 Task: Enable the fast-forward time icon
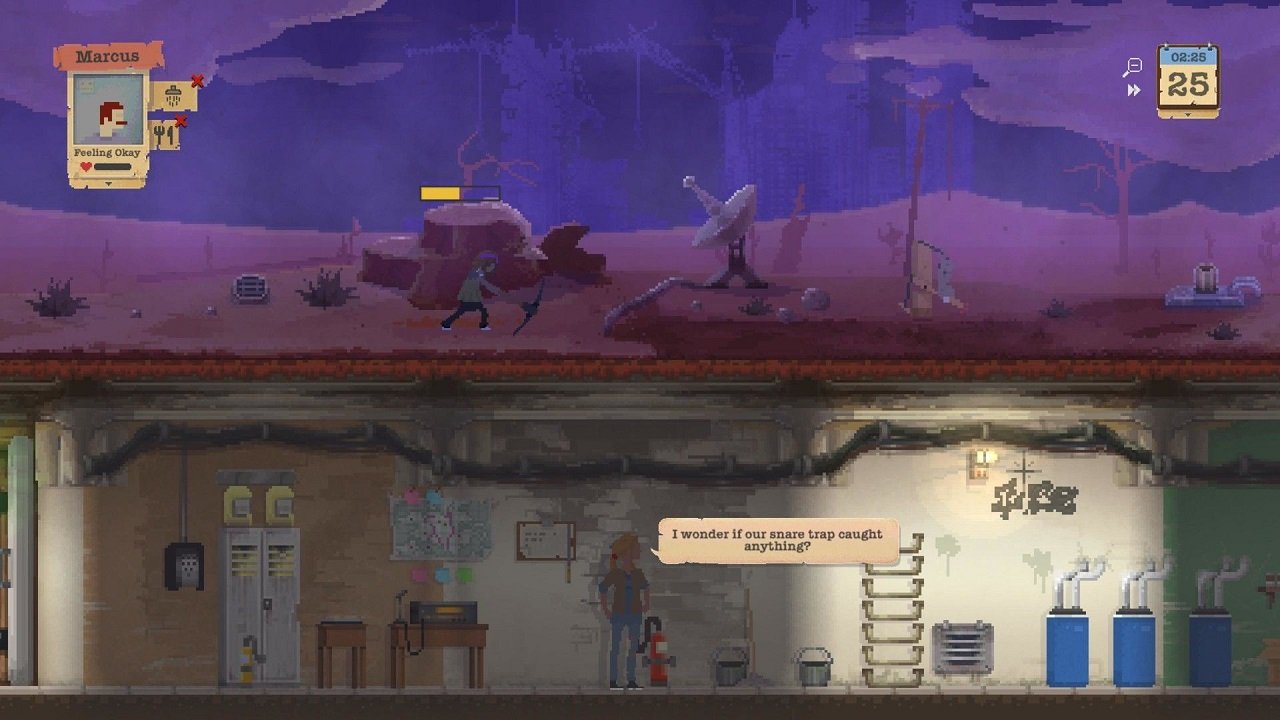pos(1133,89)
